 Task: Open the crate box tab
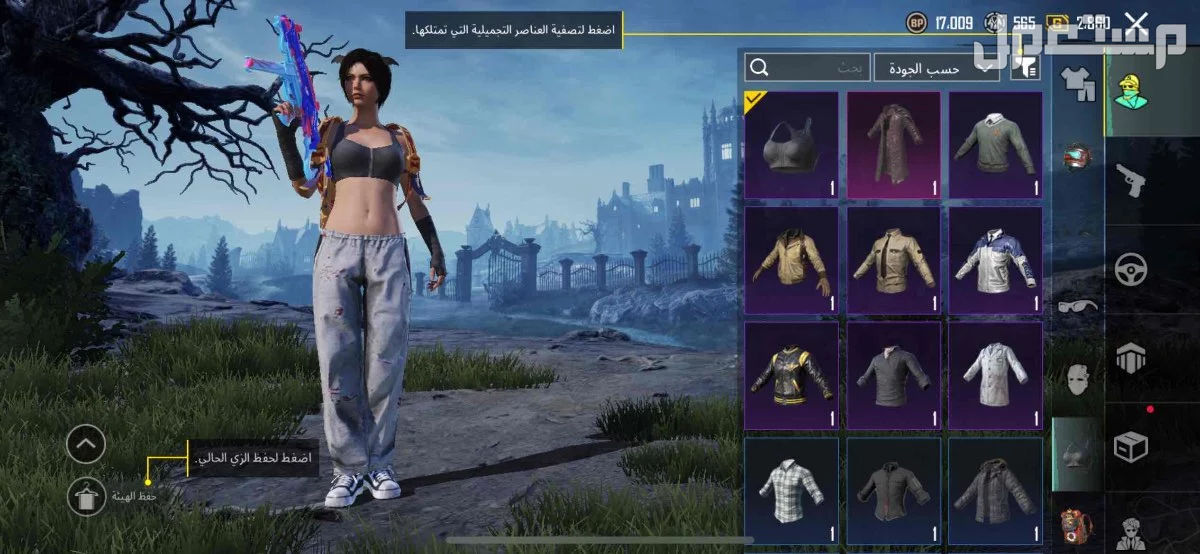point(1132,446)
